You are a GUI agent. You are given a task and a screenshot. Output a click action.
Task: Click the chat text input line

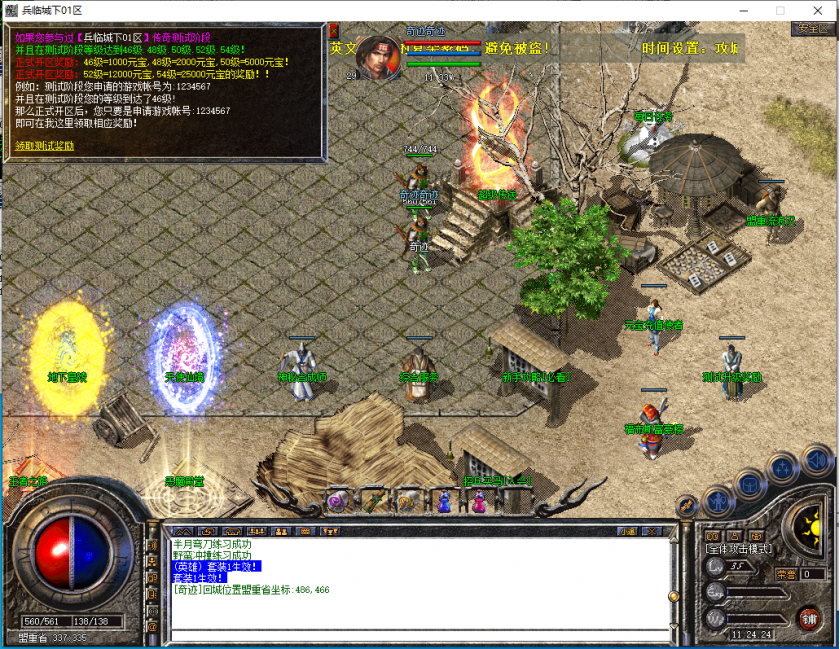tap(420, 635)
